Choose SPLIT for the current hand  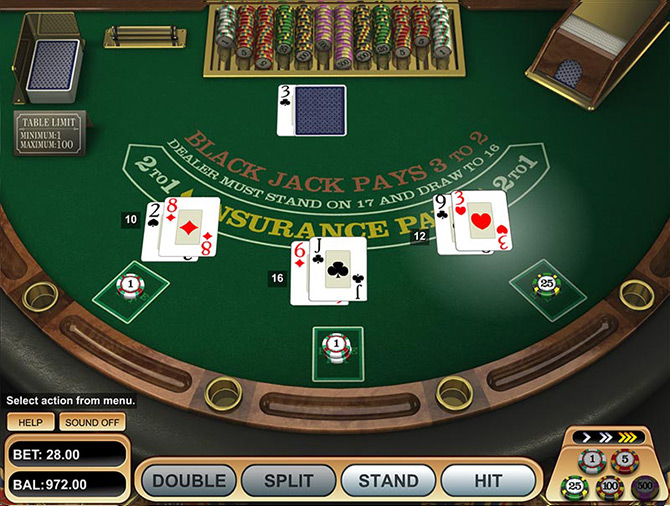[x=289, y=481]
